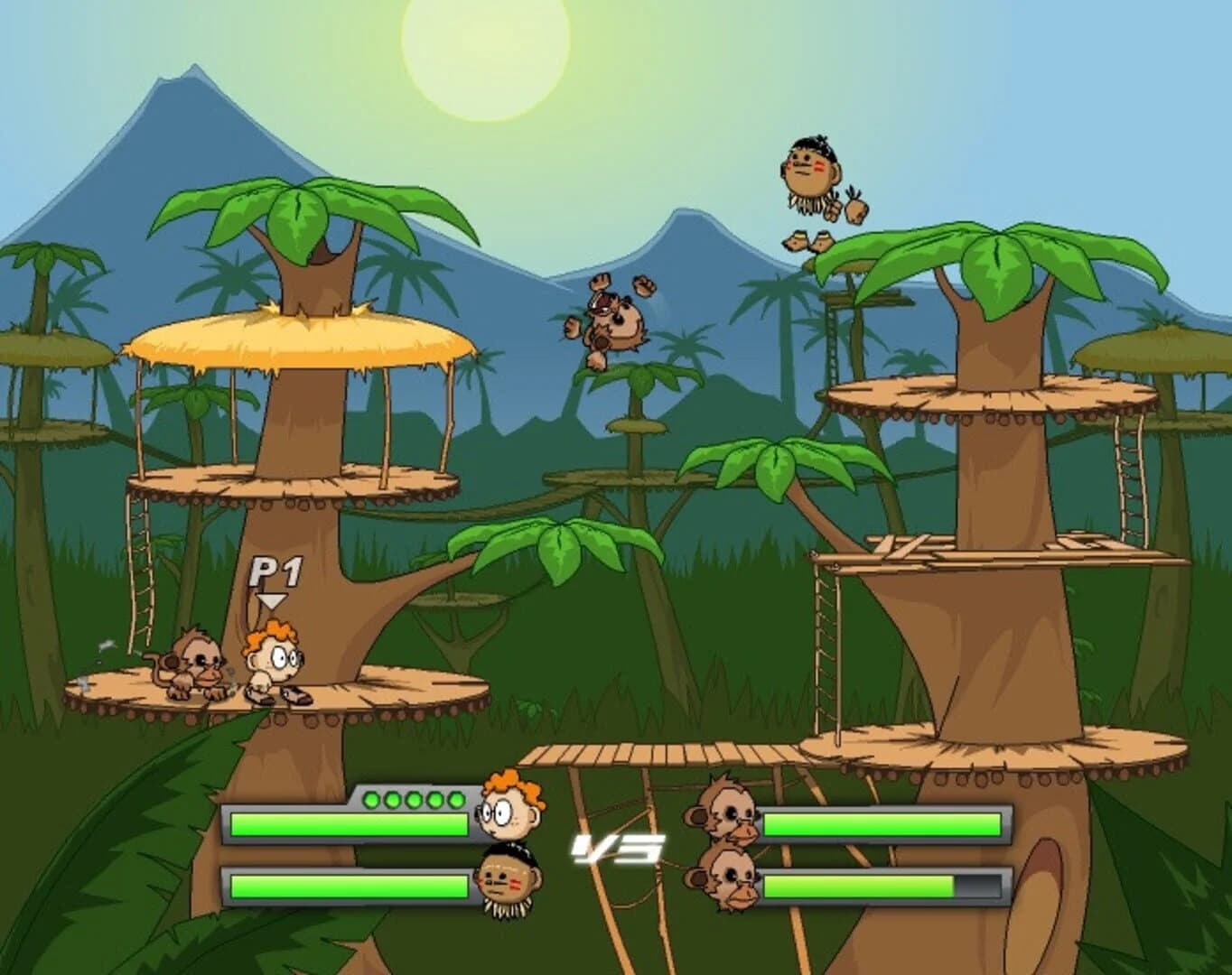The height and width of the screenshot is (975, 1232).
Task: Click the glowing VS emblem between the teams
Action: [x=617, y=847]
